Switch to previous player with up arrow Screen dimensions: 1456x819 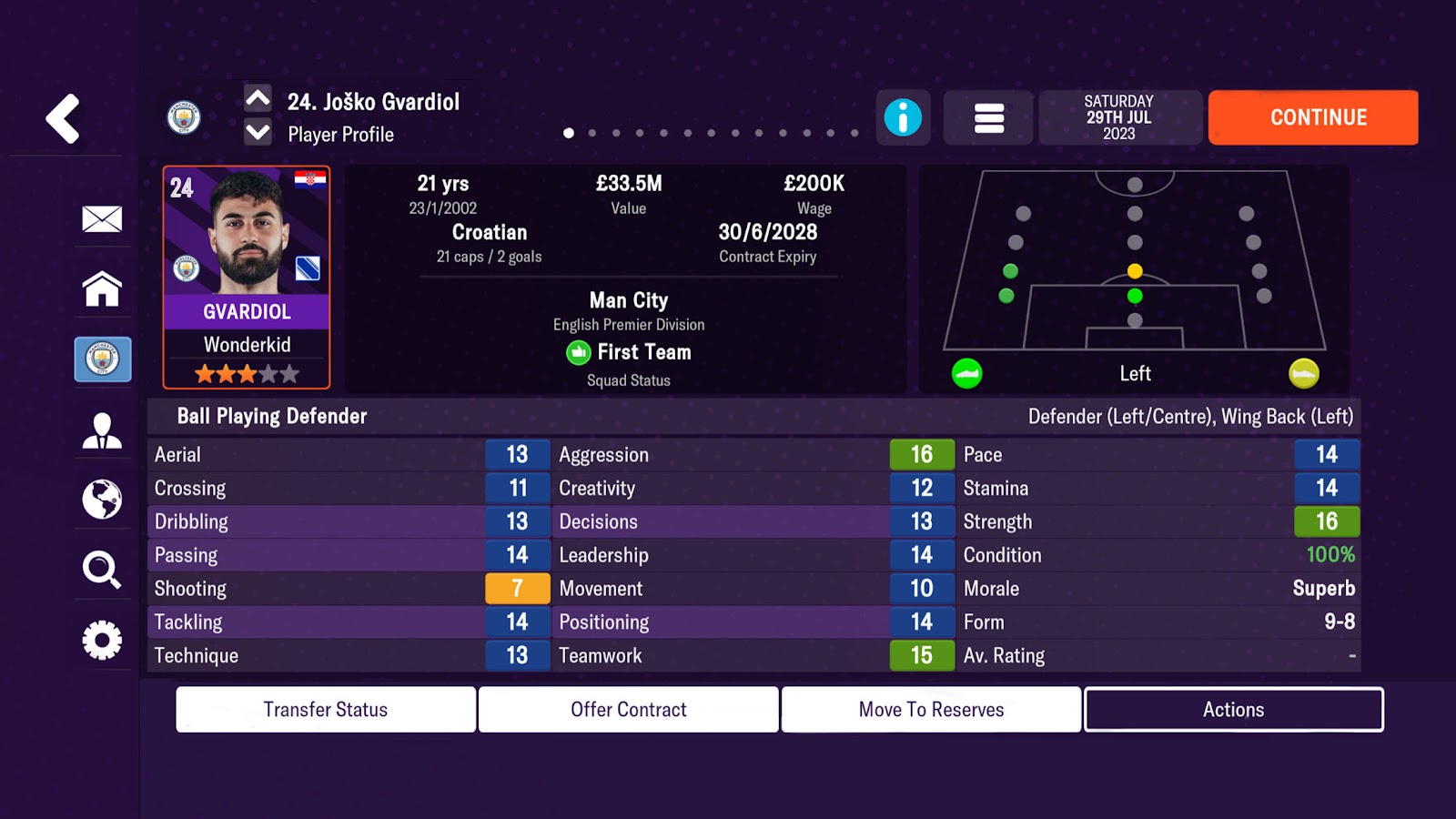[258, 98]
